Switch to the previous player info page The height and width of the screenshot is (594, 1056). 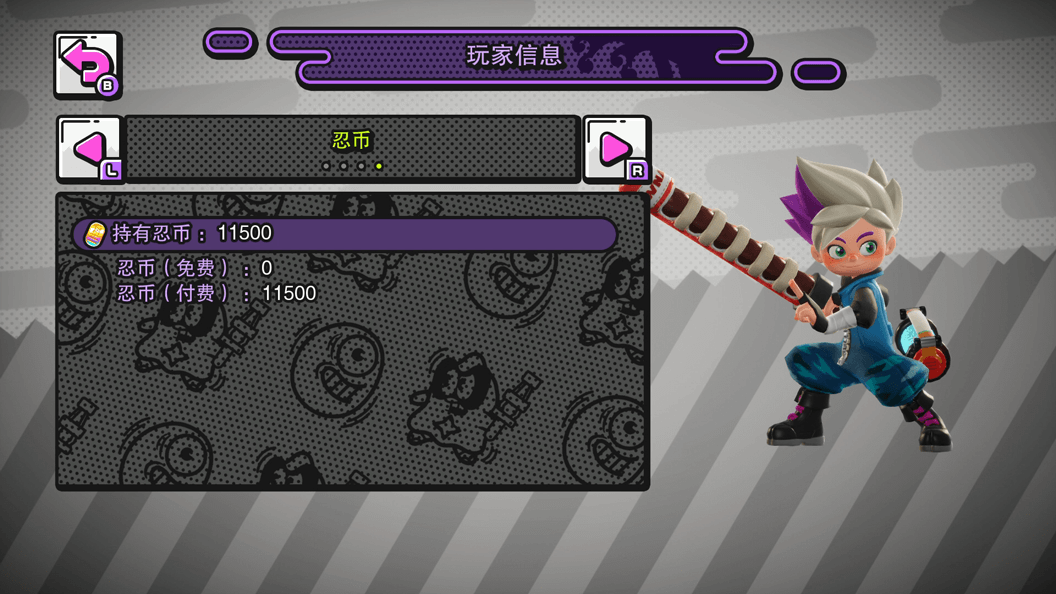[90, 149]
